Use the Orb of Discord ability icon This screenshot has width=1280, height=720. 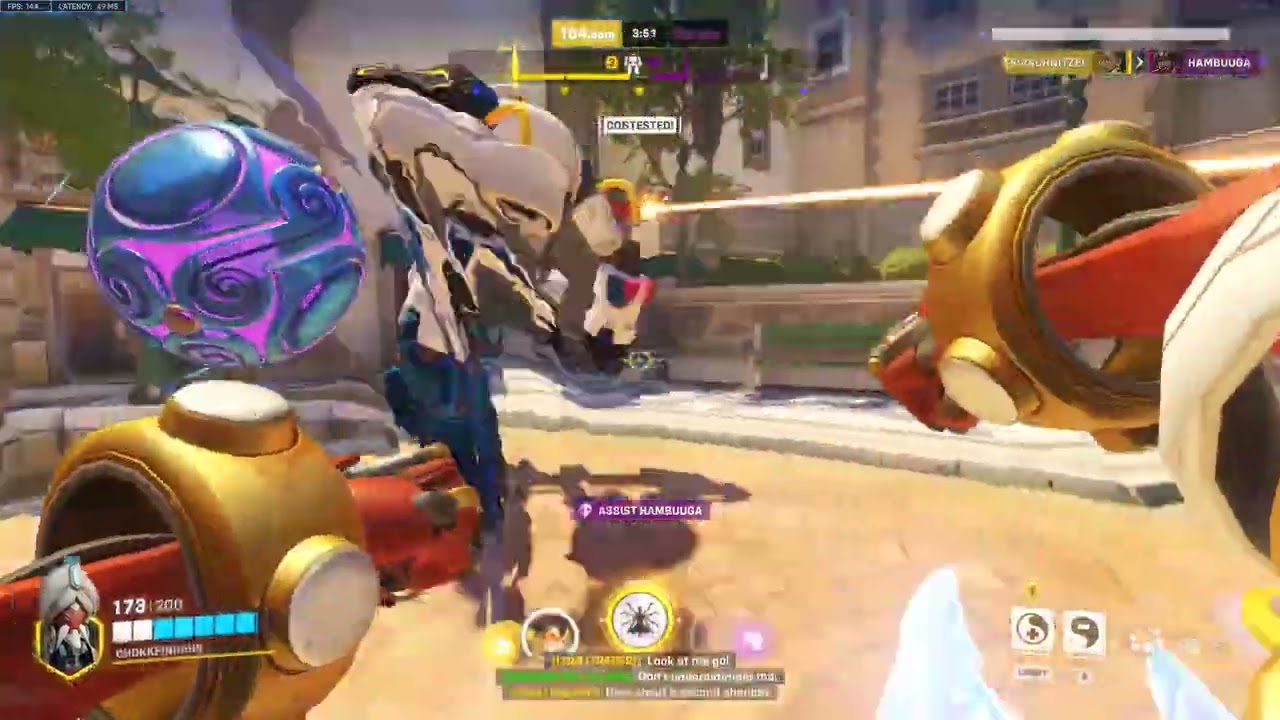click(1085, 630)
